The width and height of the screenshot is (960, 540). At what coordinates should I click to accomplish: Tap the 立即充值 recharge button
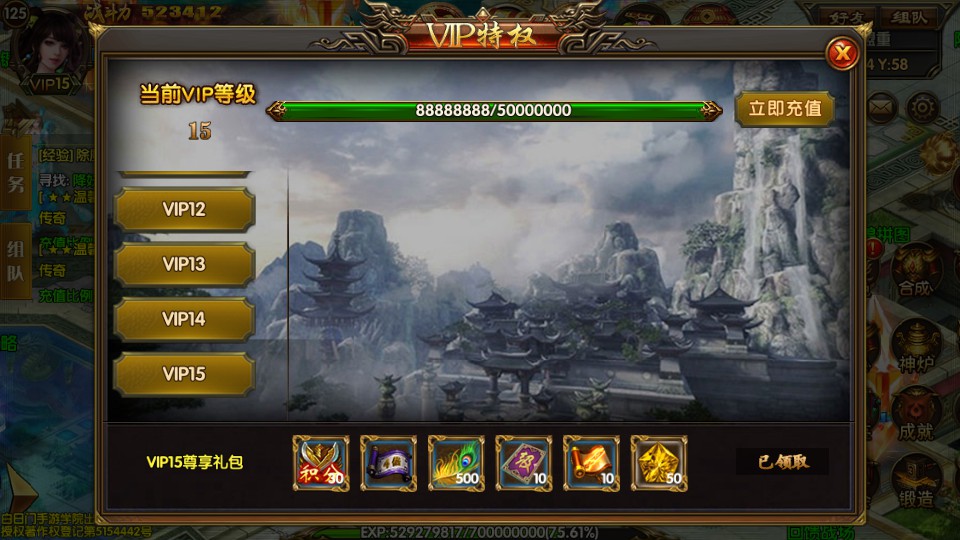(x=784, y=109)
